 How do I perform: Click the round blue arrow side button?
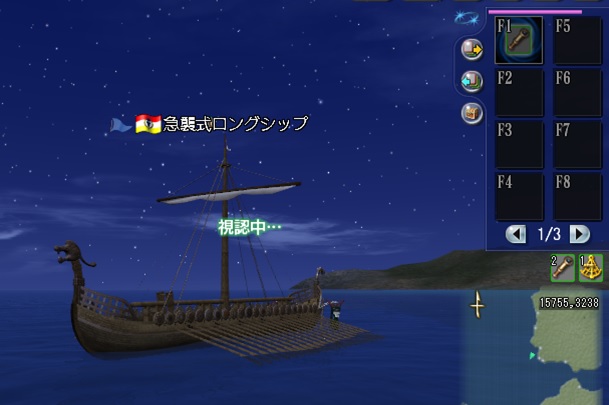point(472,81)
